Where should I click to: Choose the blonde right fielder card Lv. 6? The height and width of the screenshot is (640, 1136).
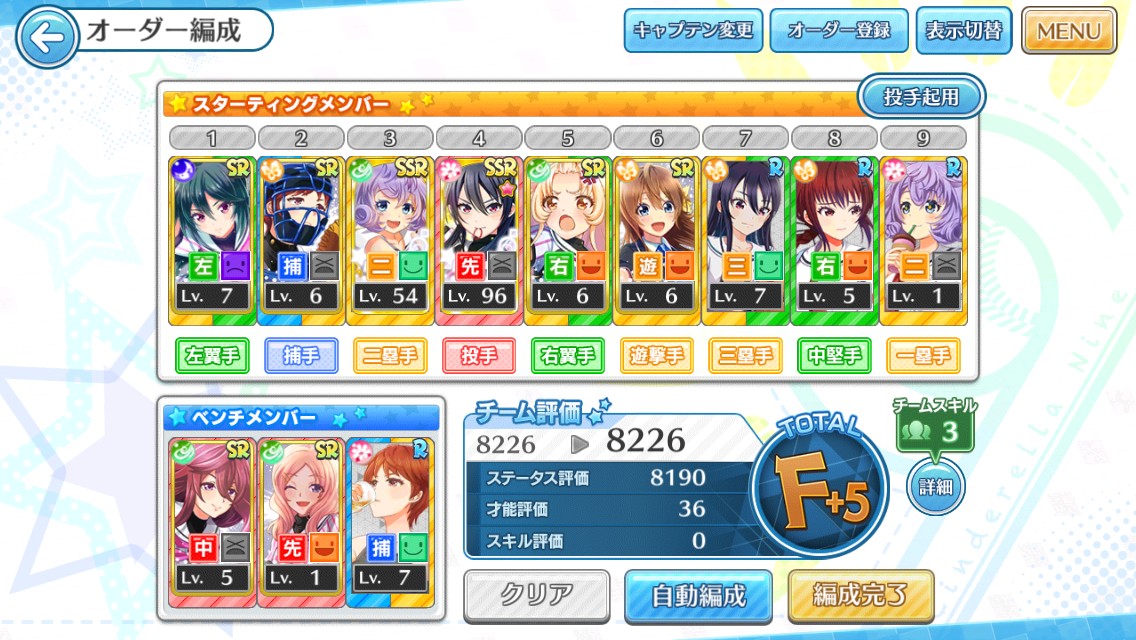(x=568, y=240)
